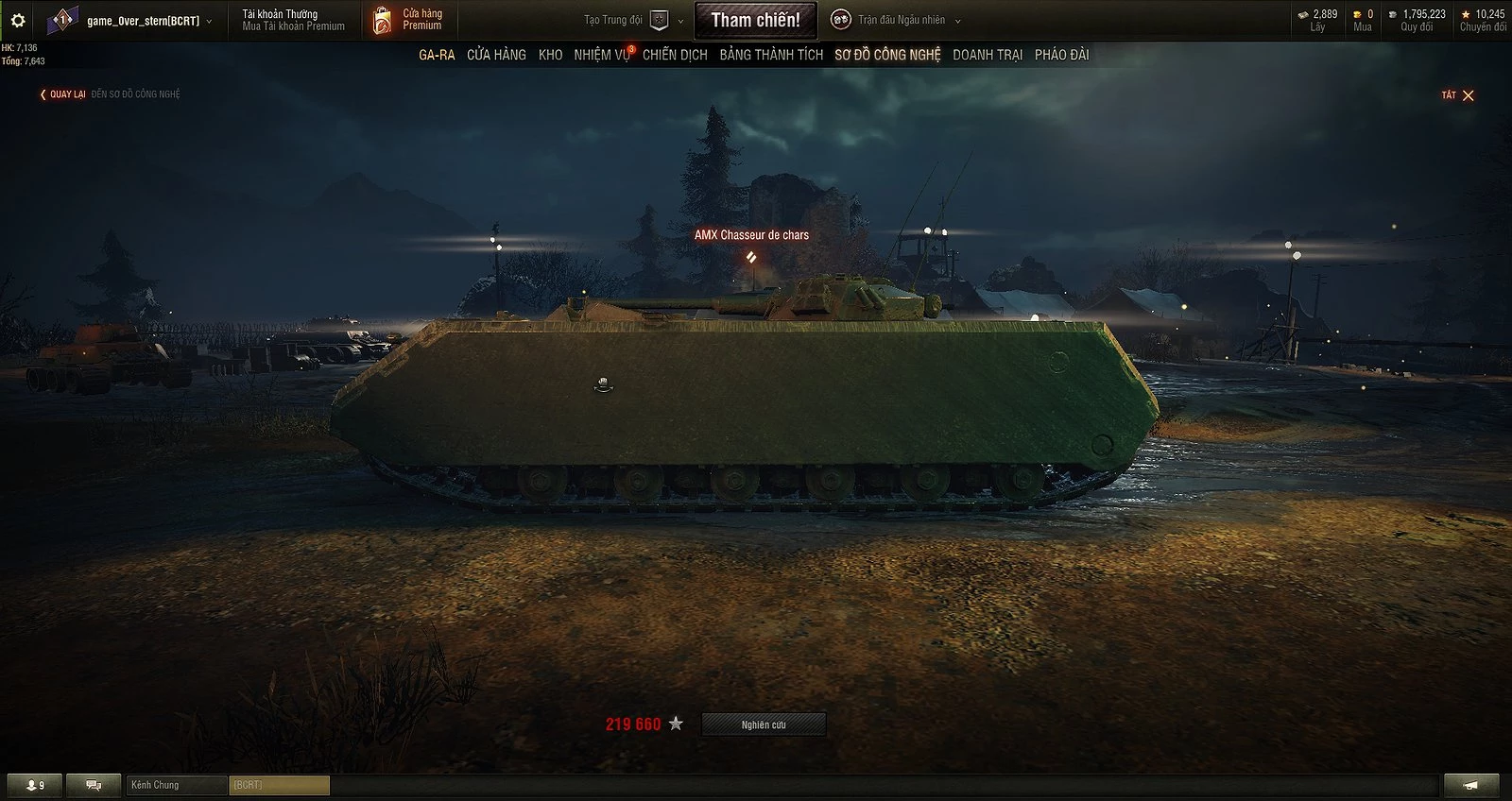Open the contacts list icon in bottom bar
Viewport: 1512px width, 801px height.
click(x=31, y=785)
